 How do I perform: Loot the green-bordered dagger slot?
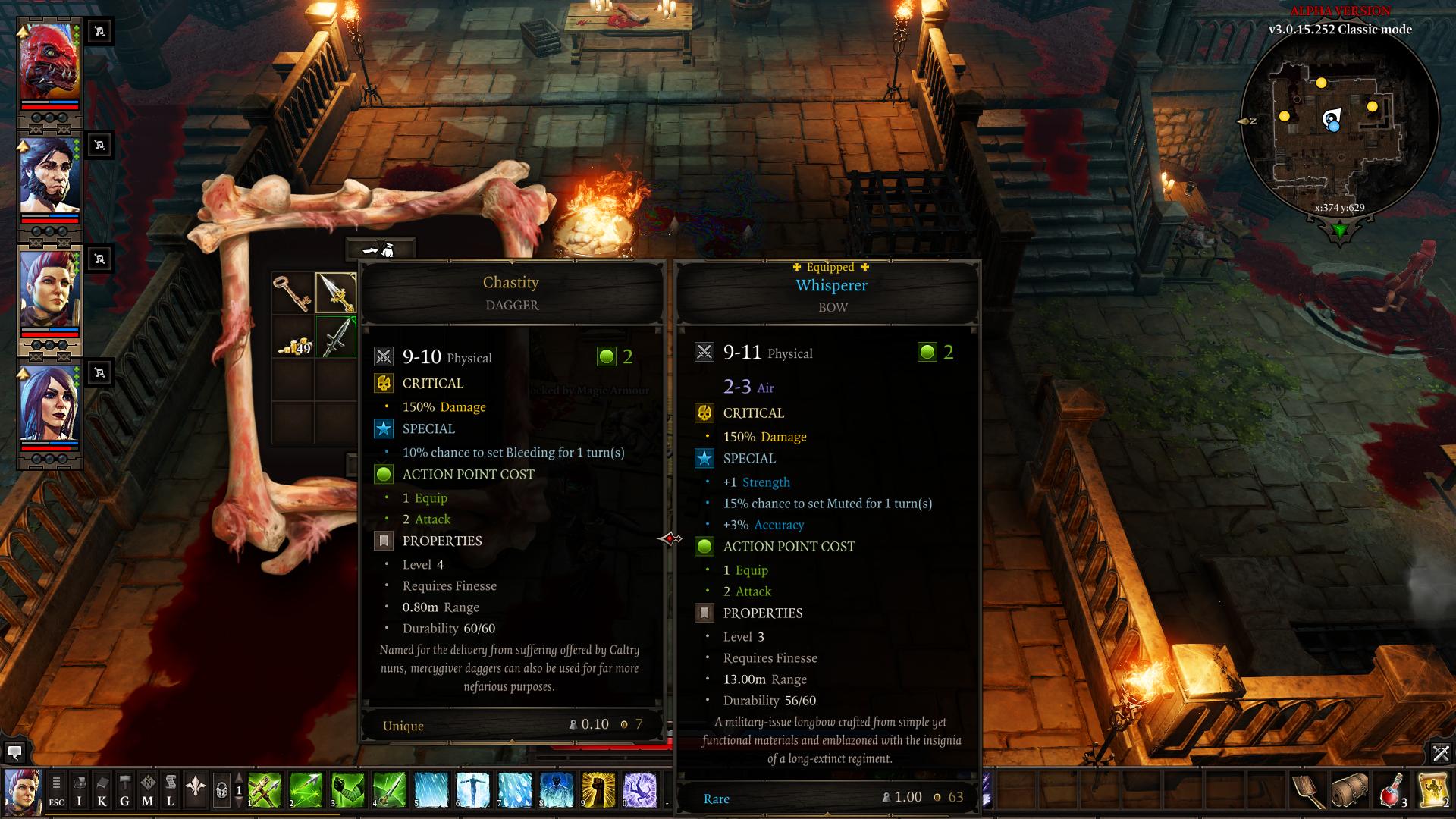point(336,337)
